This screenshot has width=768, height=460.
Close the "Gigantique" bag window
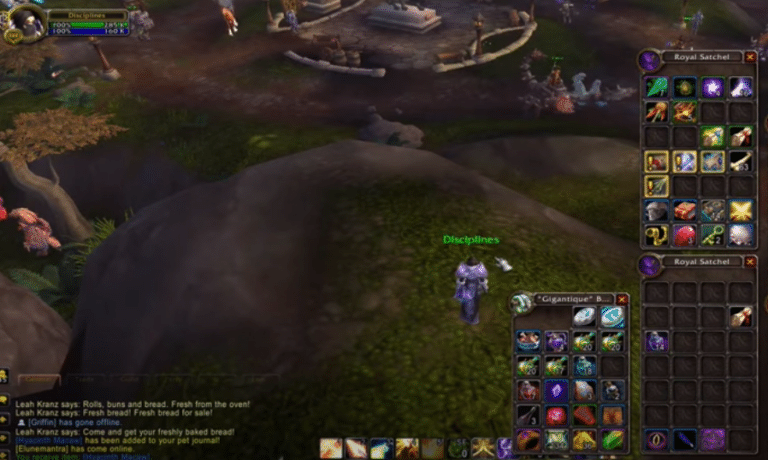tap(622, 299)
